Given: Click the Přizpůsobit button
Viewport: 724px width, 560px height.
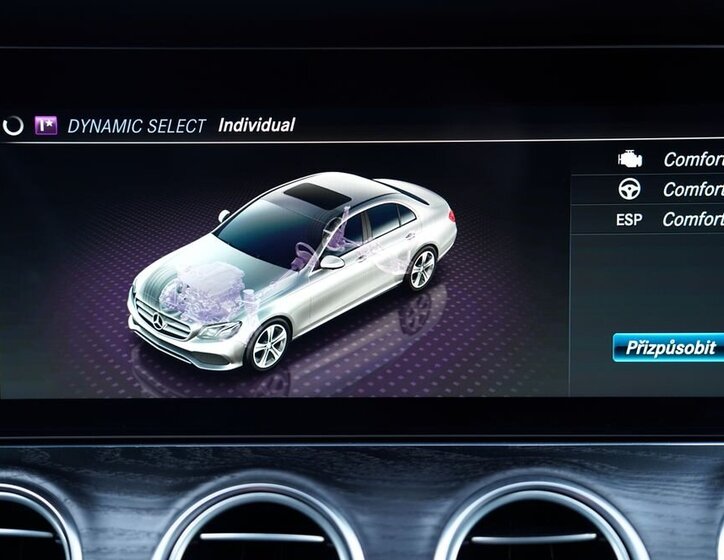Looking at the screenshot, I should [669, 347].
